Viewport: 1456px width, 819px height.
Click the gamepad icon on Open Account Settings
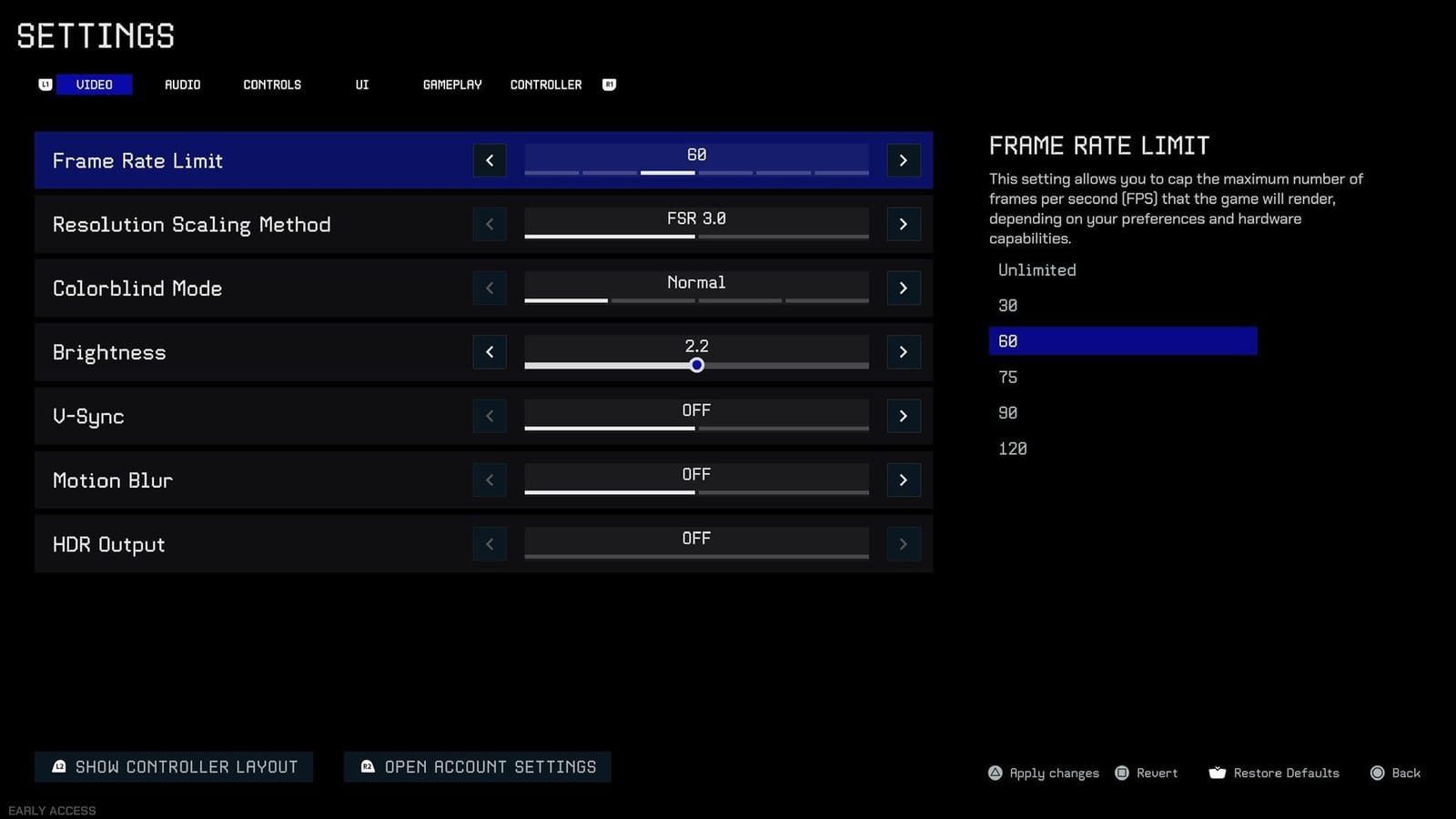(367, 766)
